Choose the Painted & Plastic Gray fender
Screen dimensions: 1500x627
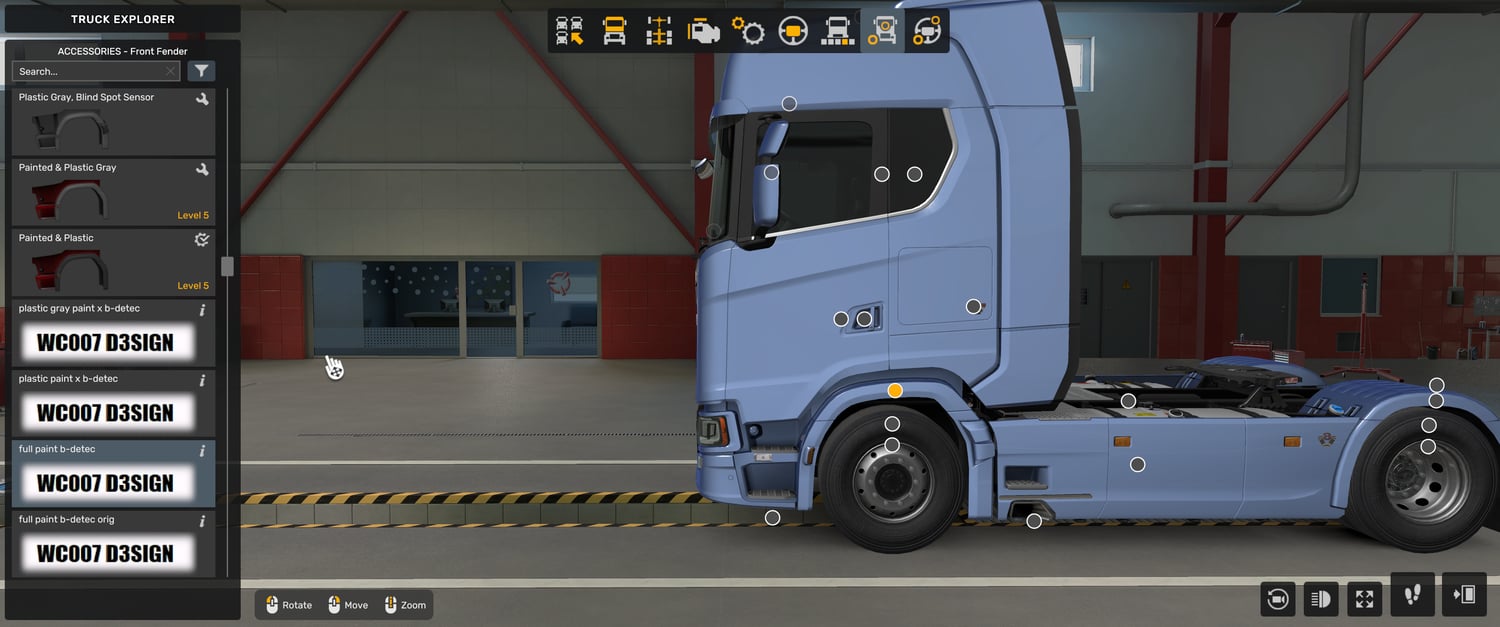113,191
